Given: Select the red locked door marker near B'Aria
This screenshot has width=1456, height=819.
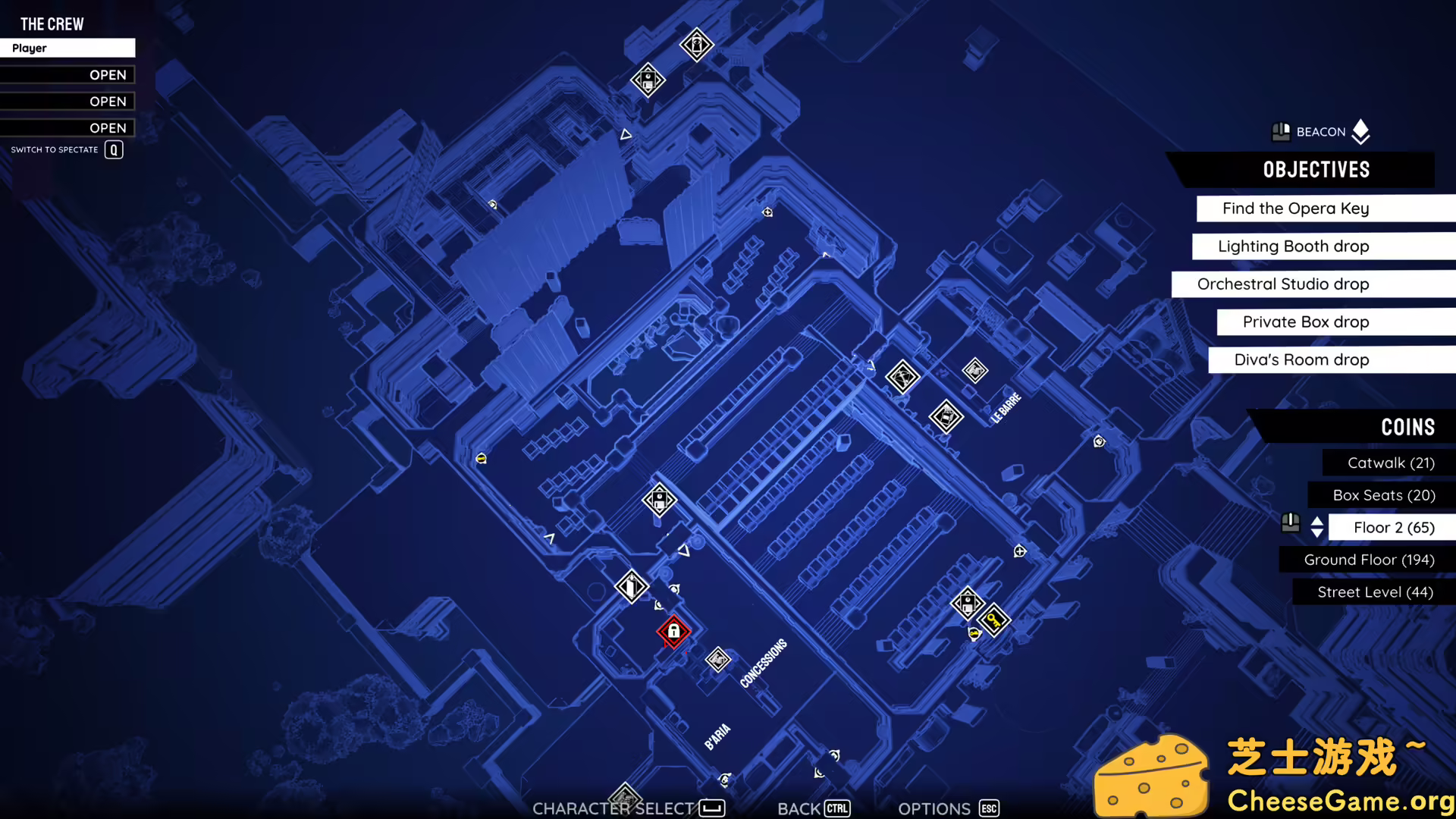Looking at the screenshot, I should [x=673, y=632].
